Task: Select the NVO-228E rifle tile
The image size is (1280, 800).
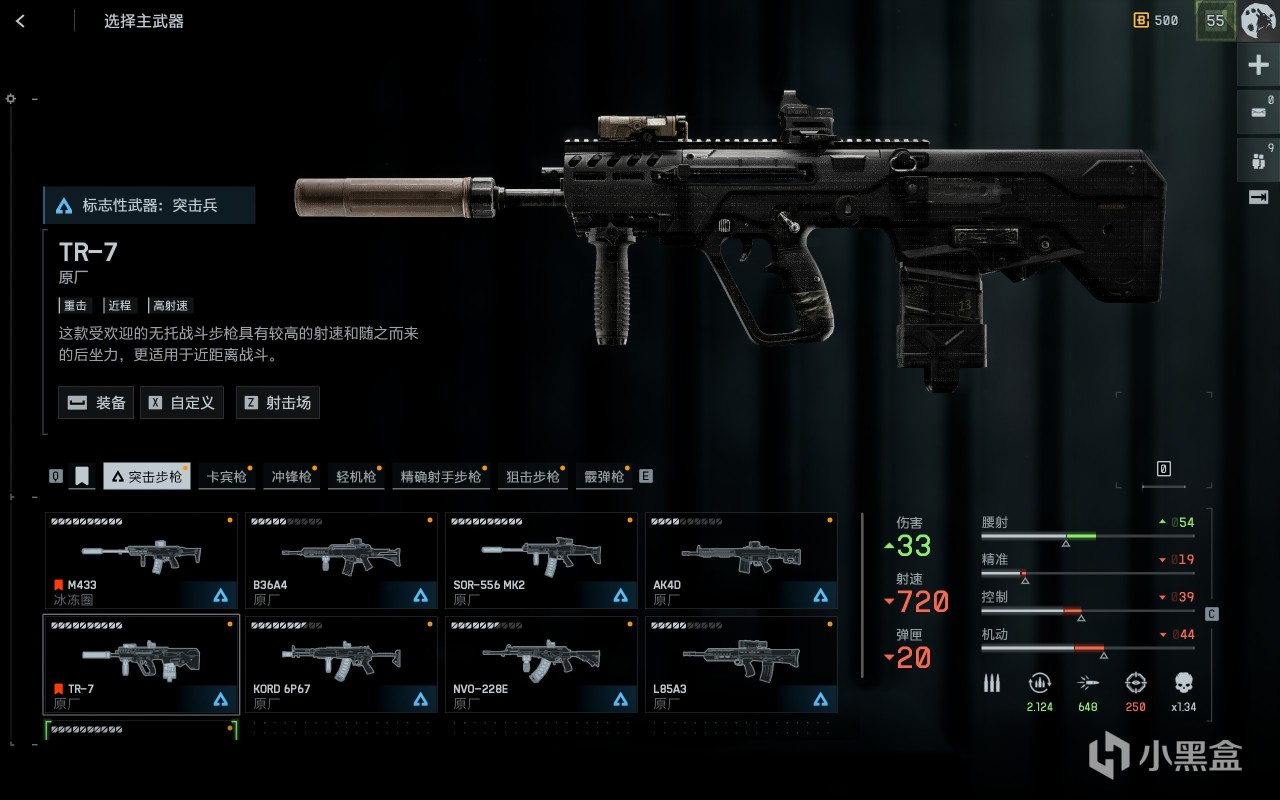Action: (x=541, y=664)
